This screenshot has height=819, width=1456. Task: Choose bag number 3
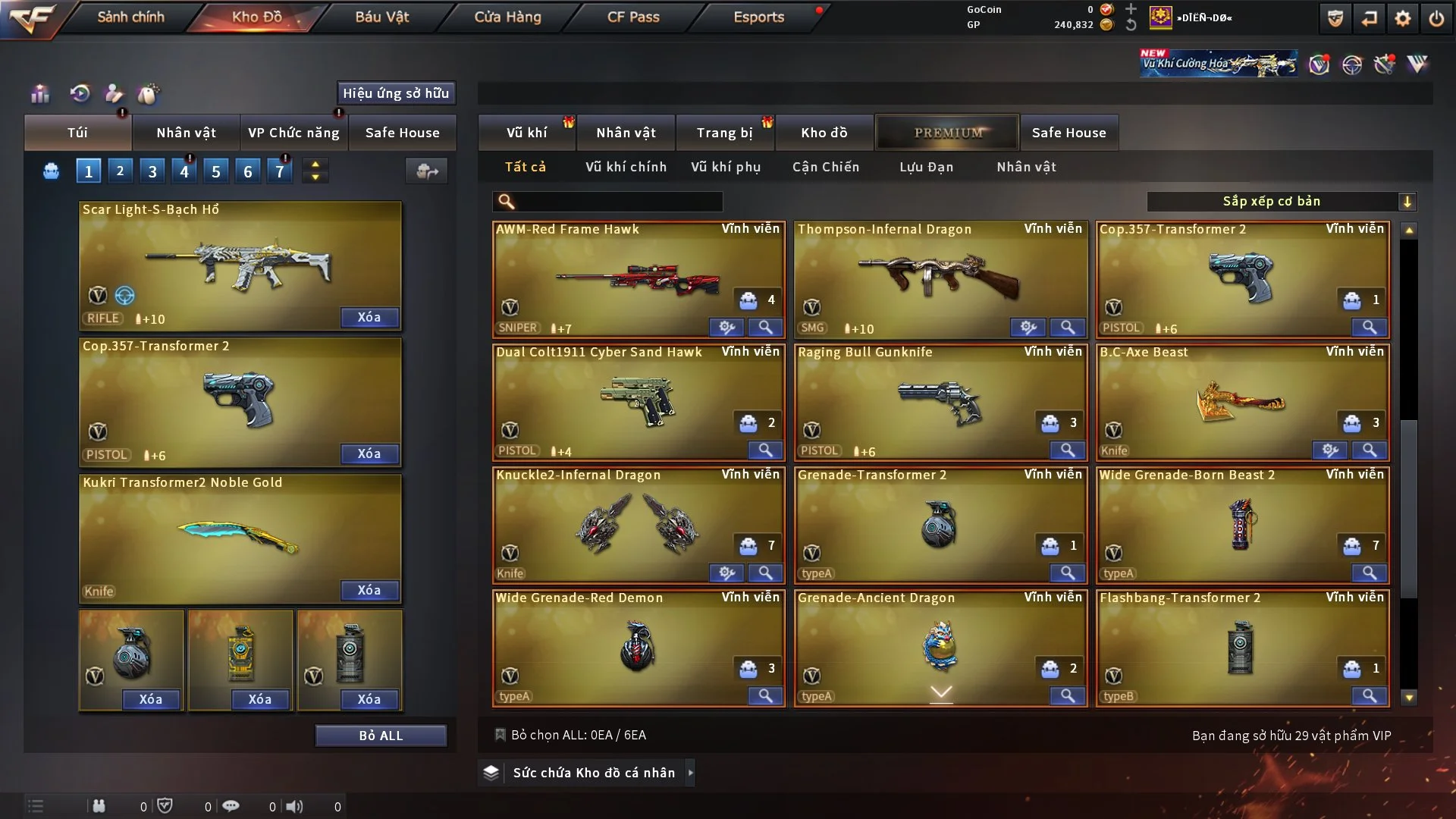(152, 171)
